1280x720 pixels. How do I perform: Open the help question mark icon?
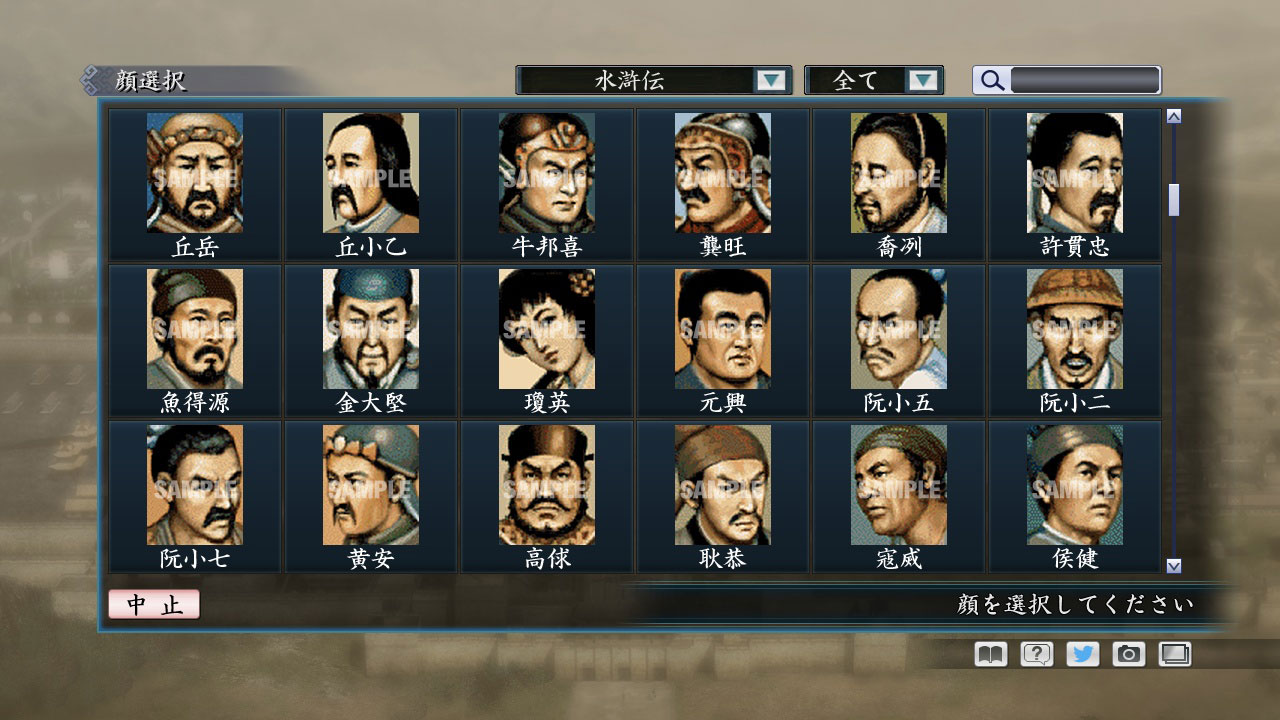point(1034,654)
